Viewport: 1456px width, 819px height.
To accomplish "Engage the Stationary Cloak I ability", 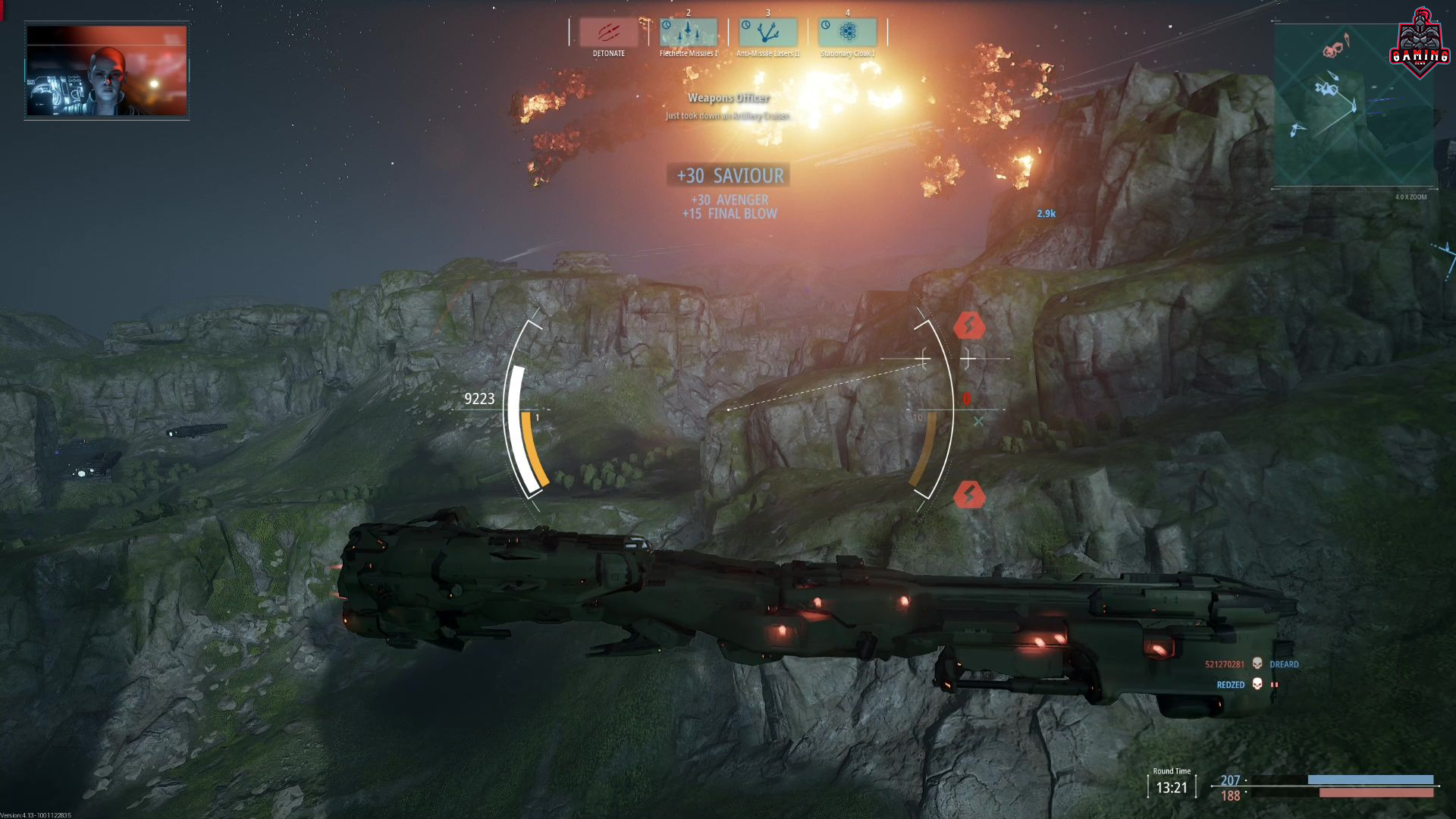I will [x=848, y=33].
